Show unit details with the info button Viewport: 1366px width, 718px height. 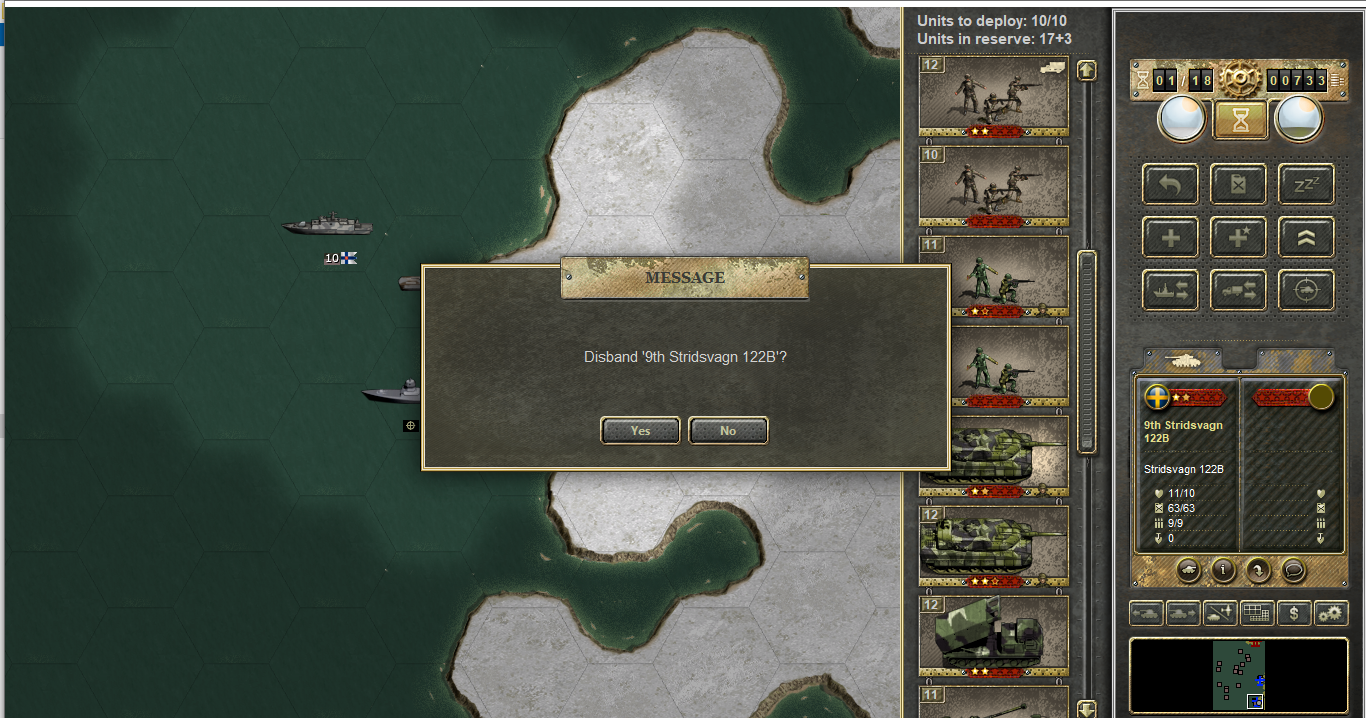click(1222, 569)
